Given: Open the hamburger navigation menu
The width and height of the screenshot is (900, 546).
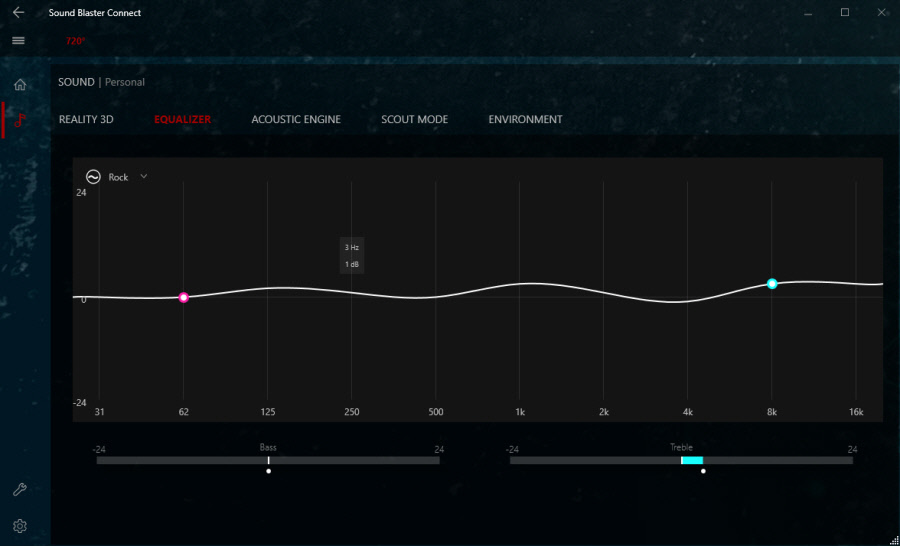Looking at the screenshot, I should pyautogui.click(x=18, y=41).
